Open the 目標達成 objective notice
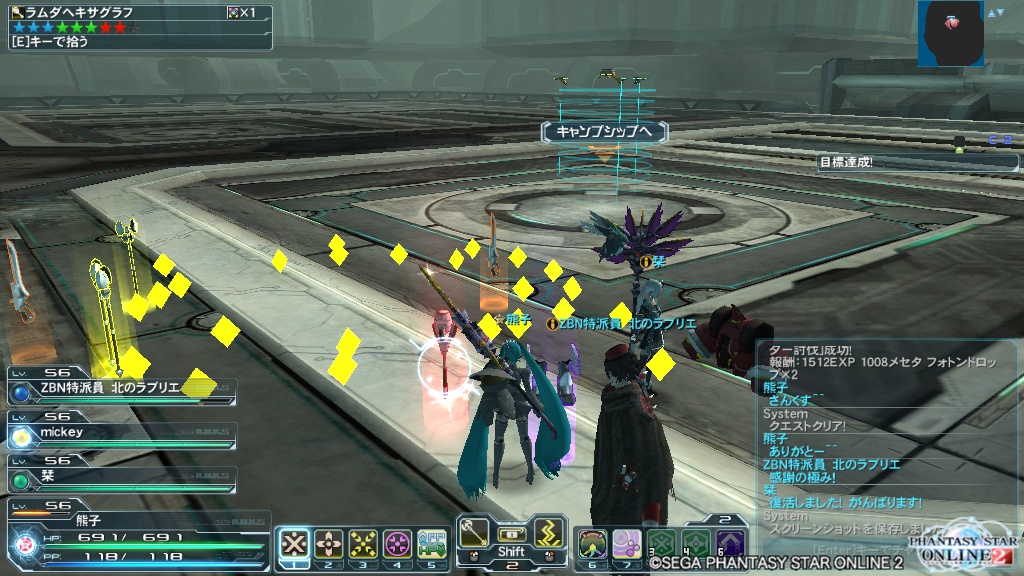 (918, 162)
